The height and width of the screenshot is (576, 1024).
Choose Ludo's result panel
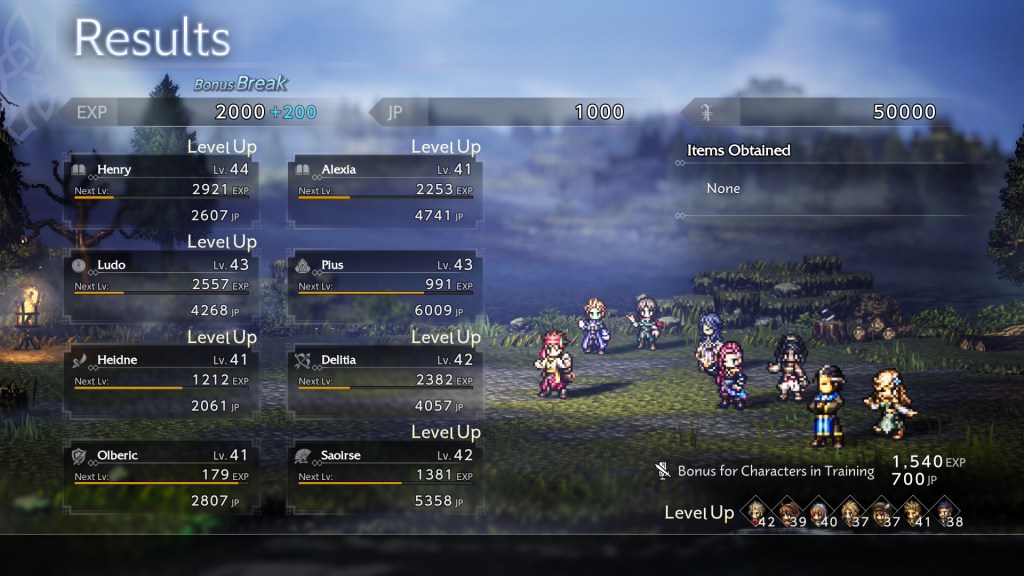click(161, 286)
